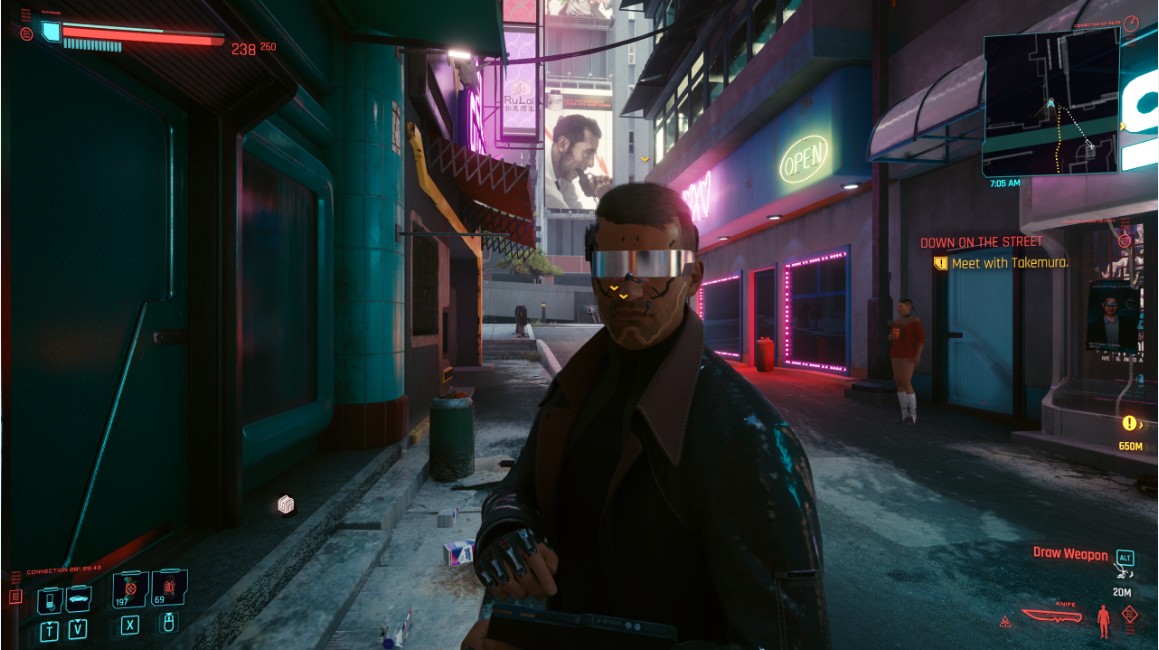This screenshot has width=1159, height=650.
Task: Select the knife weapon icon
Action: point(1052,616)
